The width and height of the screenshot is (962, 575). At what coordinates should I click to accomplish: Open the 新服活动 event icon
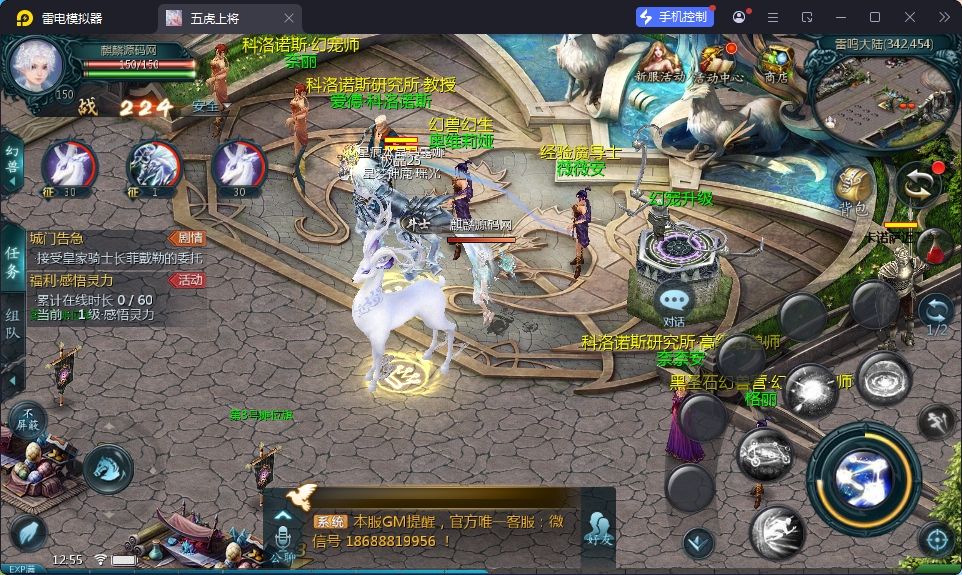click(659, 60)
